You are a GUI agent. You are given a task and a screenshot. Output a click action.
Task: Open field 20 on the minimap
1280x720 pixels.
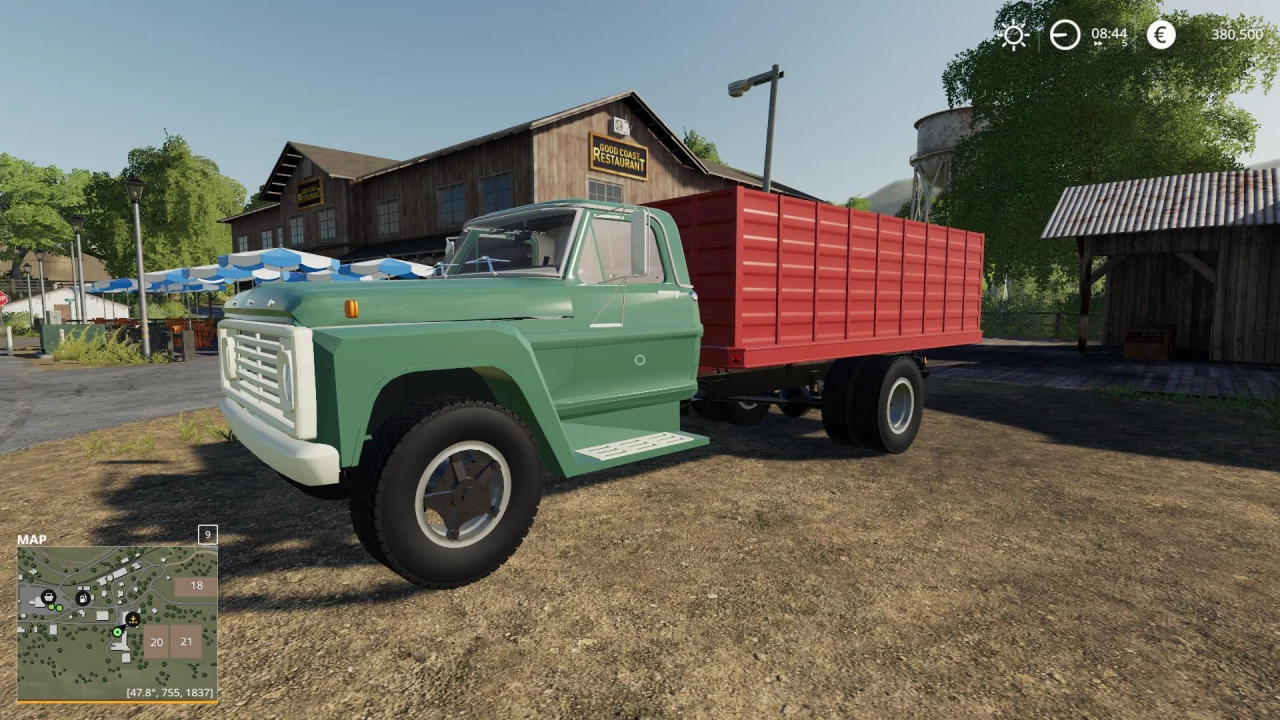[x=156, y=642]
